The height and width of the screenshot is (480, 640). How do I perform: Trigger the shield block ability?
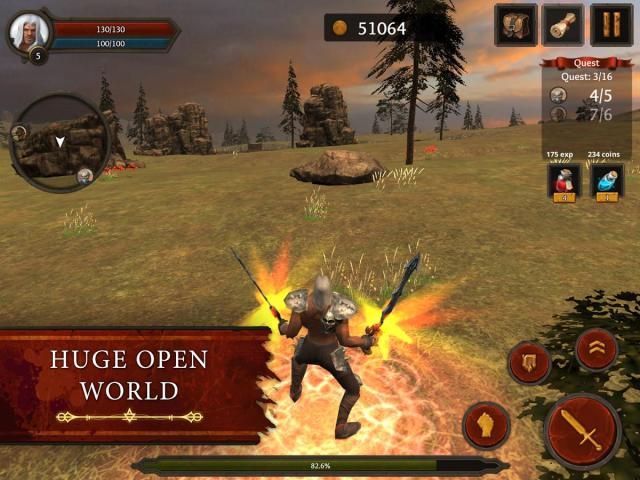tap(529, 363)
